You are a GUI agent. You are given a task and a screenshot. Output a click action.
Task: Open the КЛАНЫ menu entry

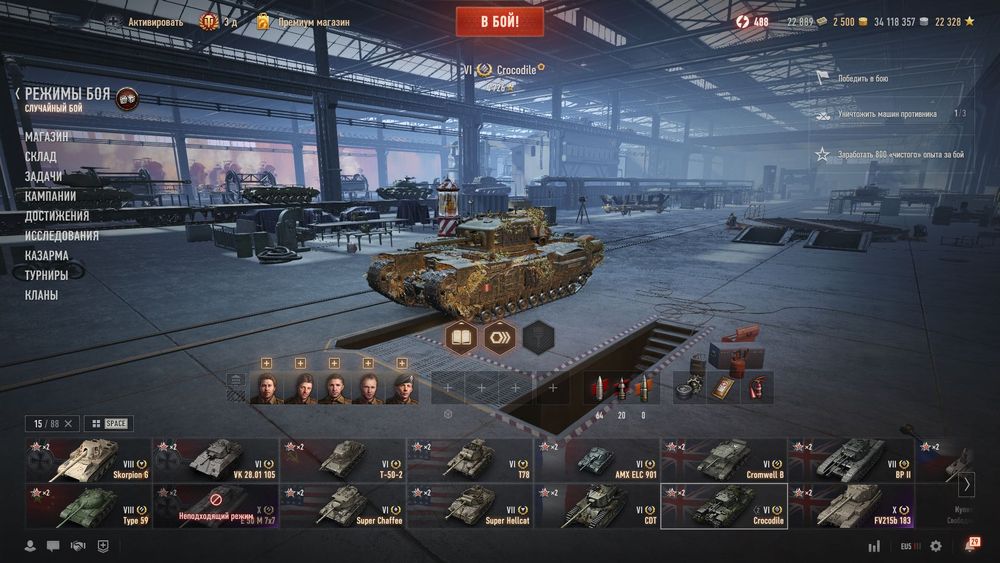[x=41, y=295]
